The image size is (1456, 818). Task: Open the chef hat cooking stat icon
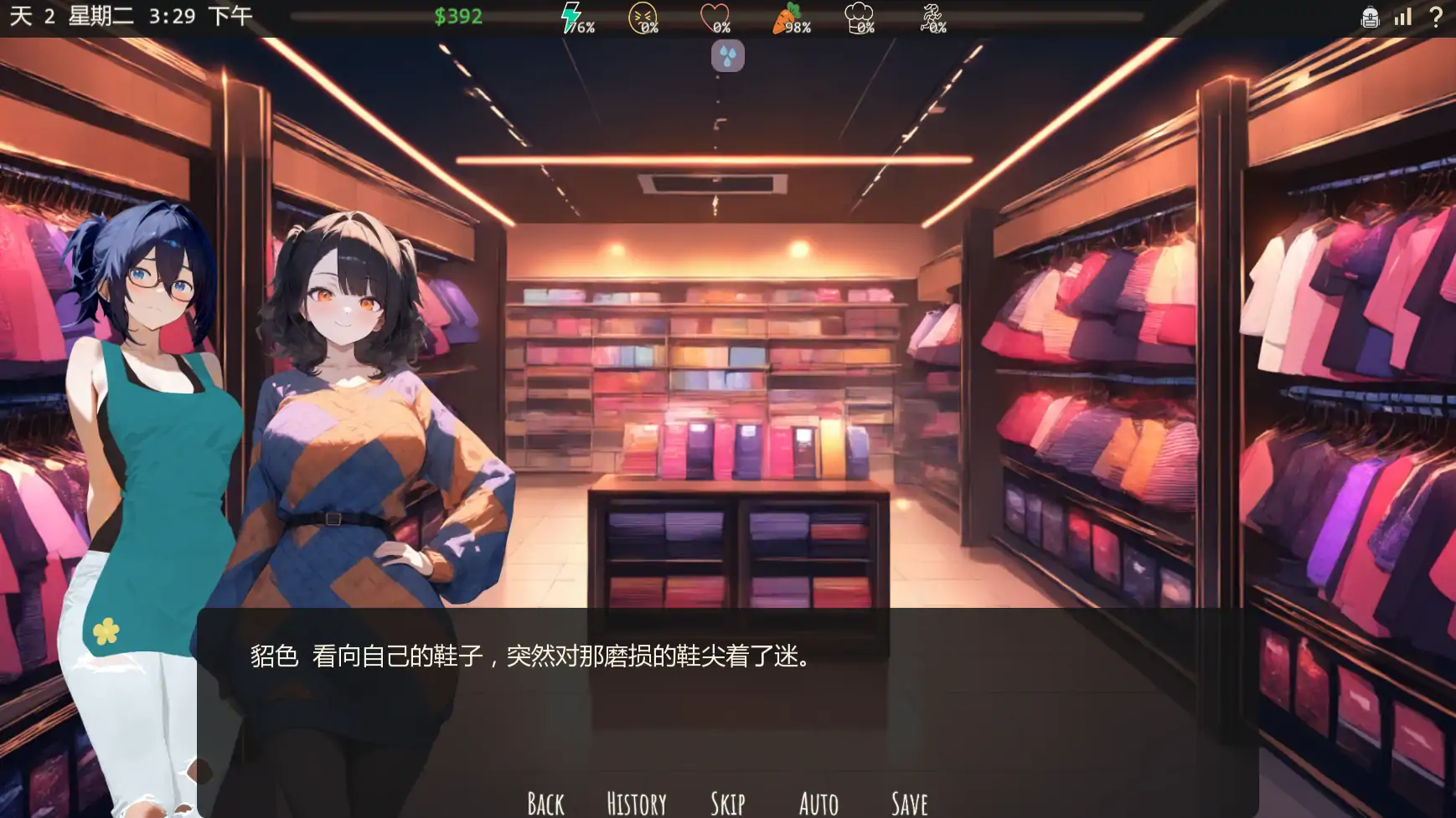point(856,16)
